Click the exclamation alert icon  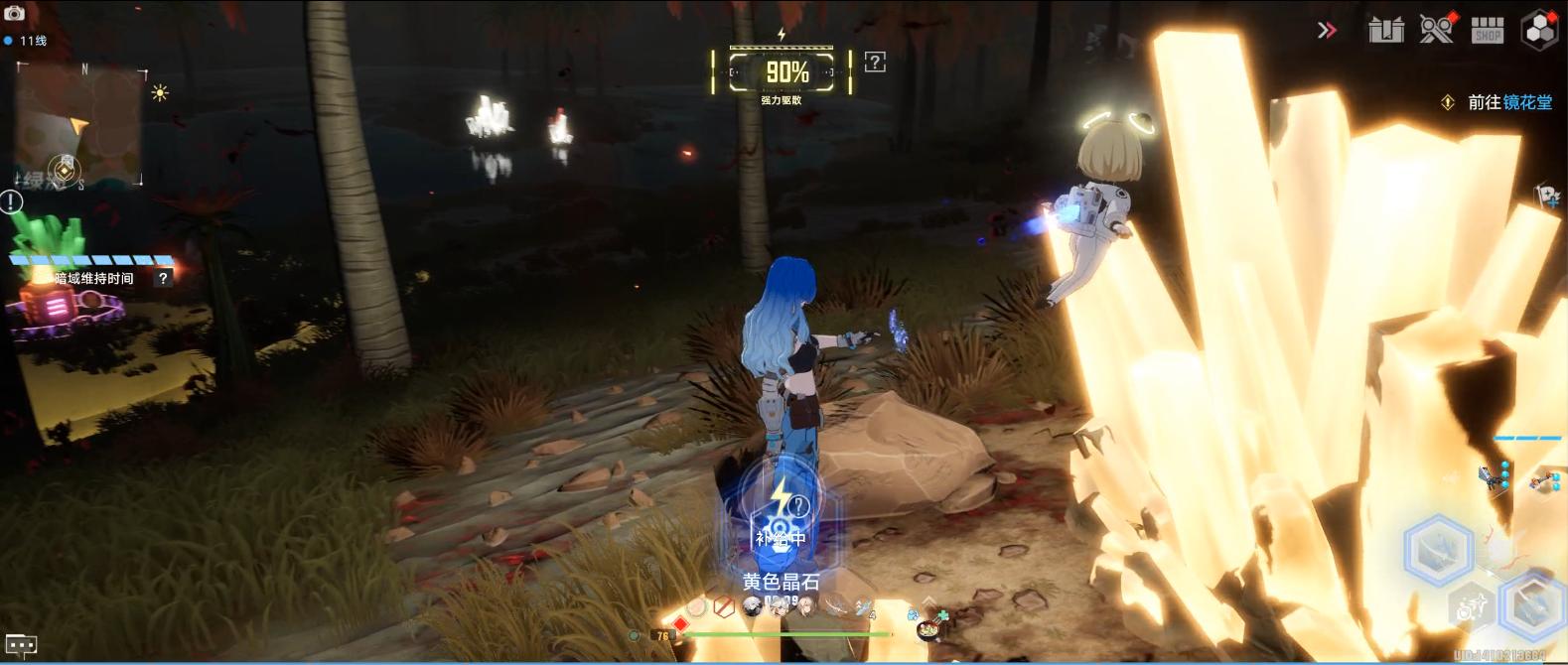11,202
